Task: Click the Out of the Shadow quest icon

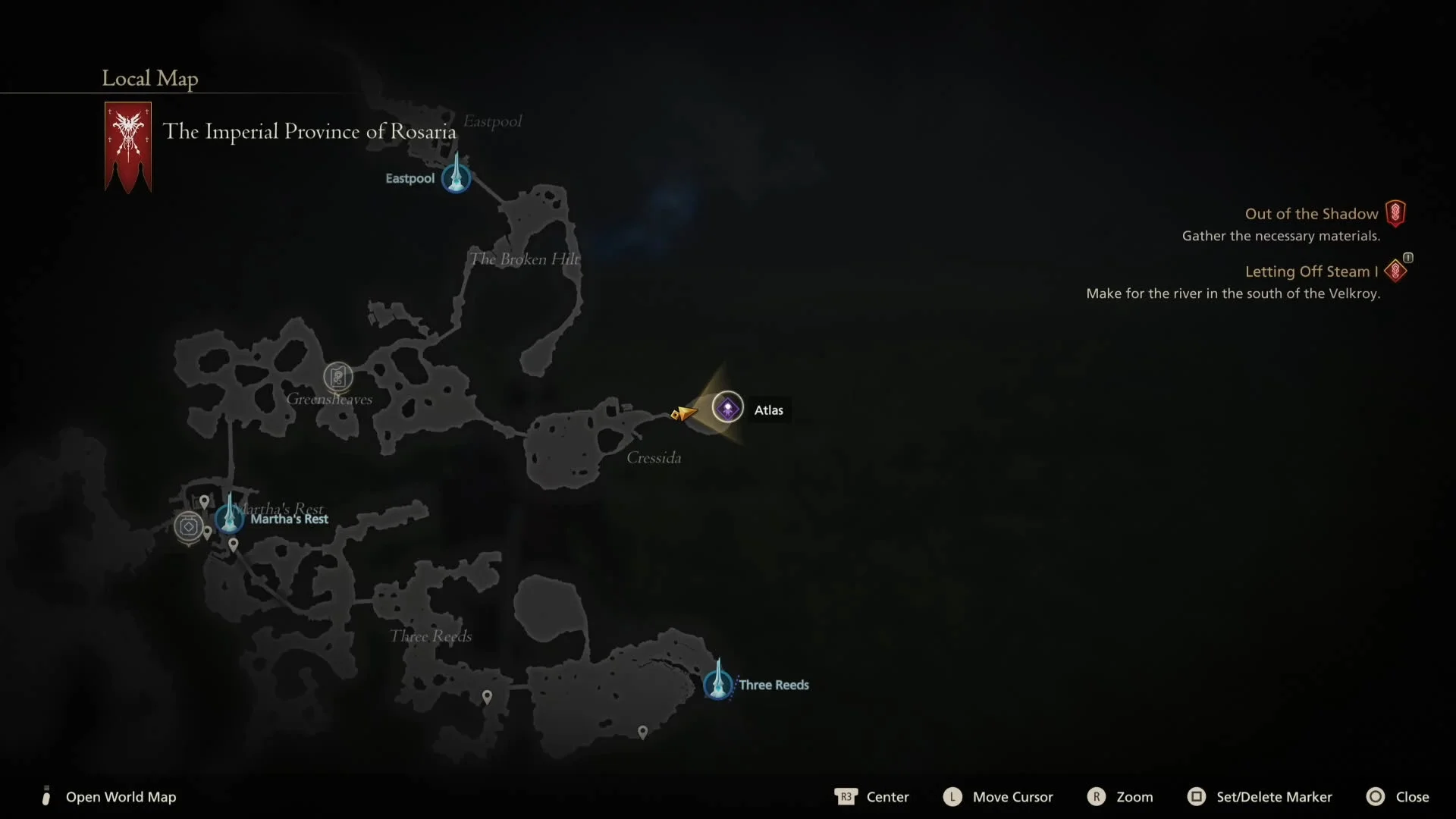Action: (1397, 213)
